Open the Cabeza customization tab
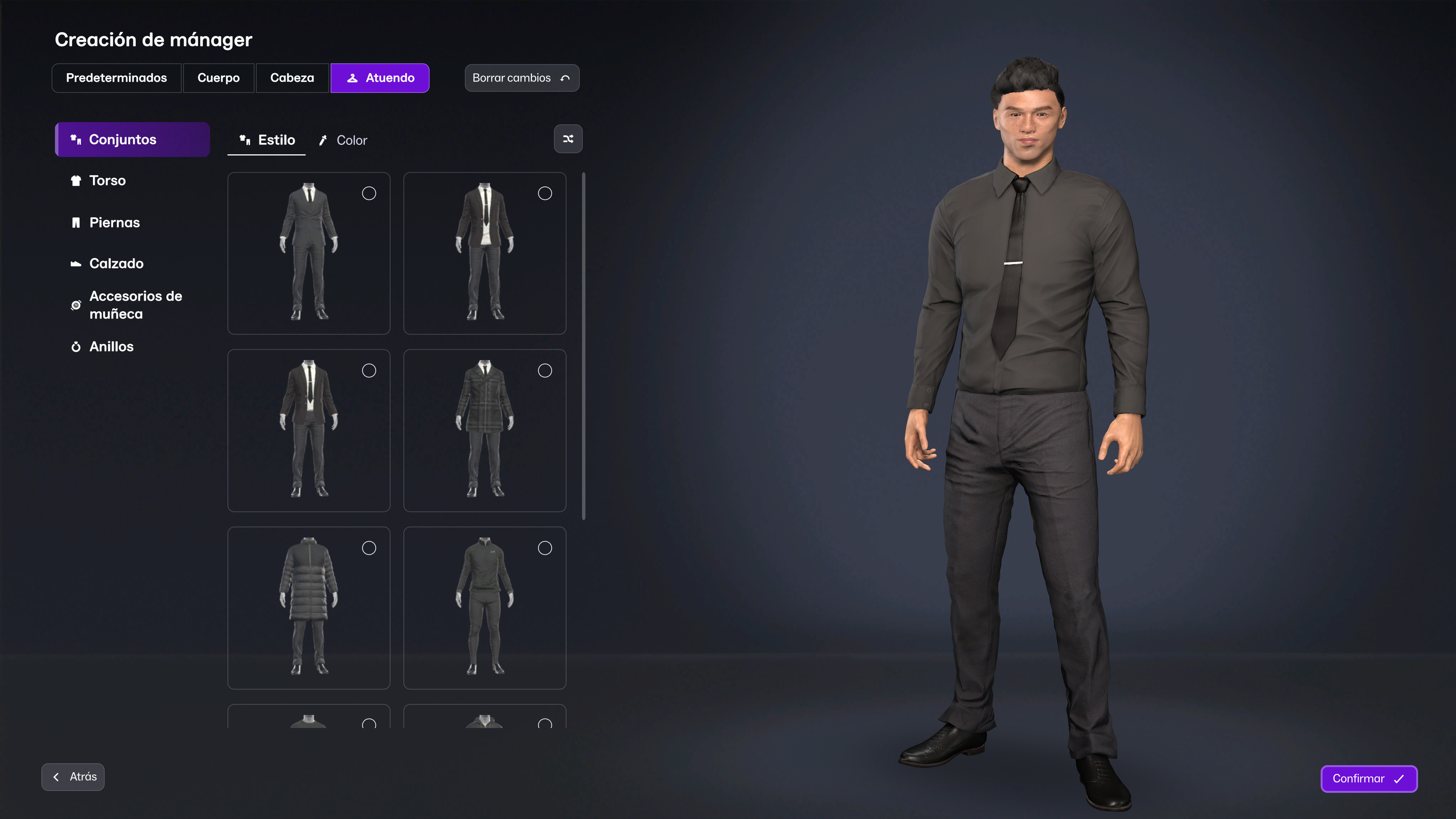 pos(292,78)
